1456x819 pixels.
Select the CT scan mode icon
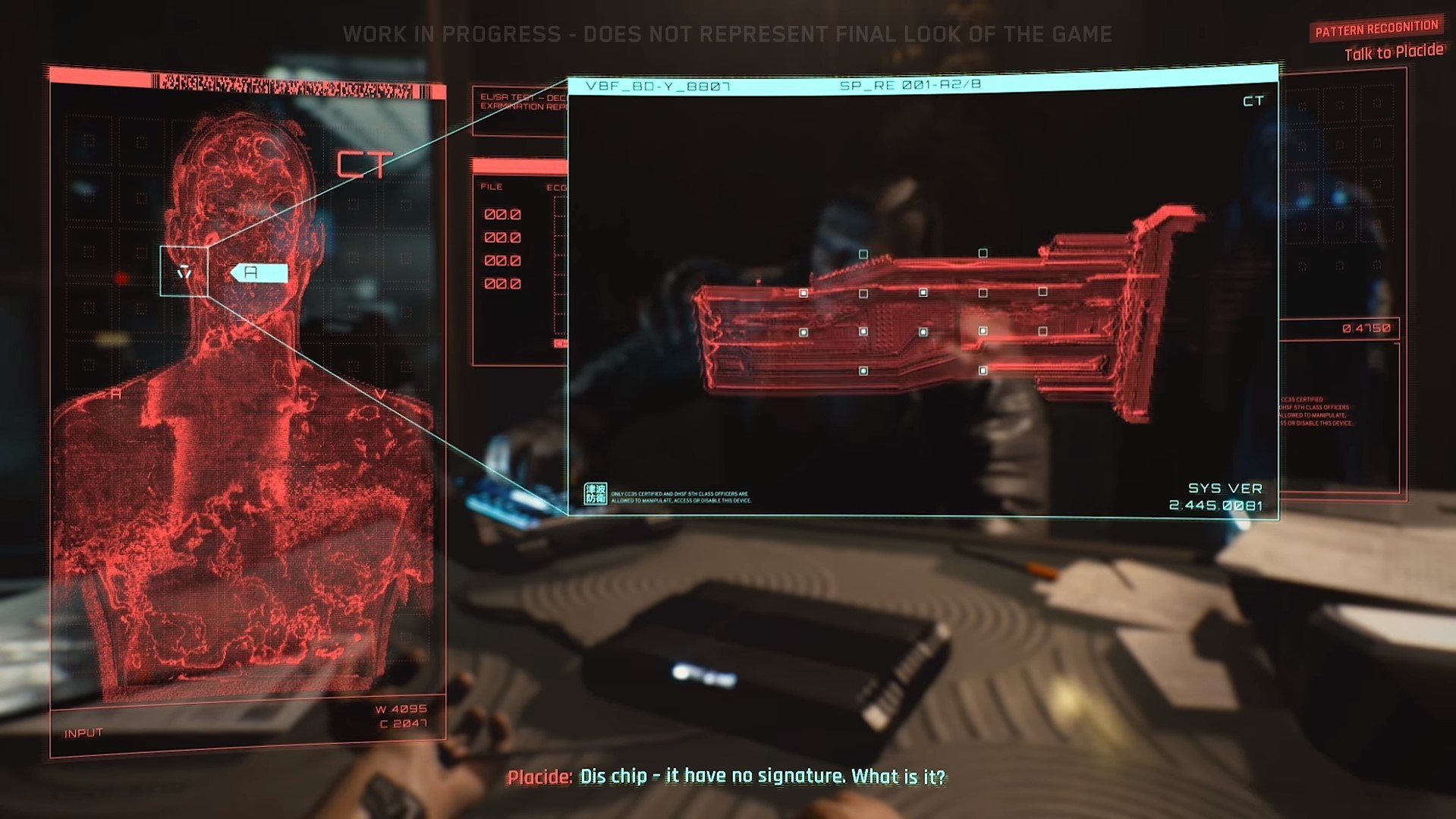click(364, 162)
